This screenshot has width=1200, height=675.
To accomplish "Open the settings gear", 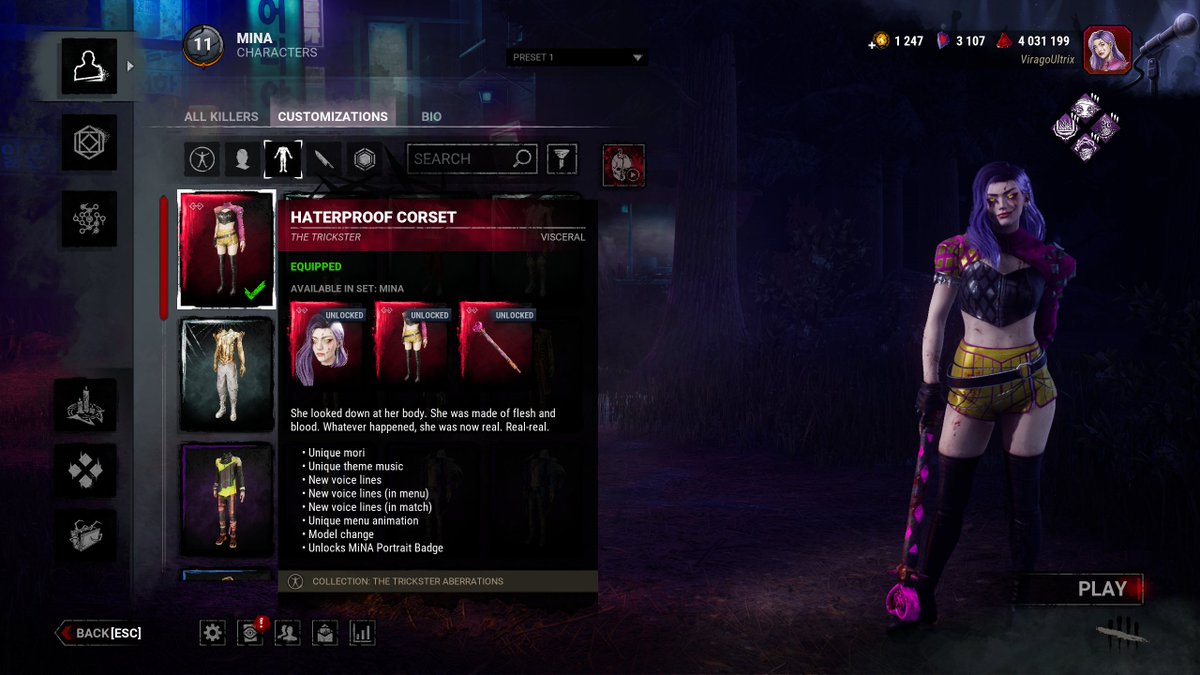I will pos(212,632).
